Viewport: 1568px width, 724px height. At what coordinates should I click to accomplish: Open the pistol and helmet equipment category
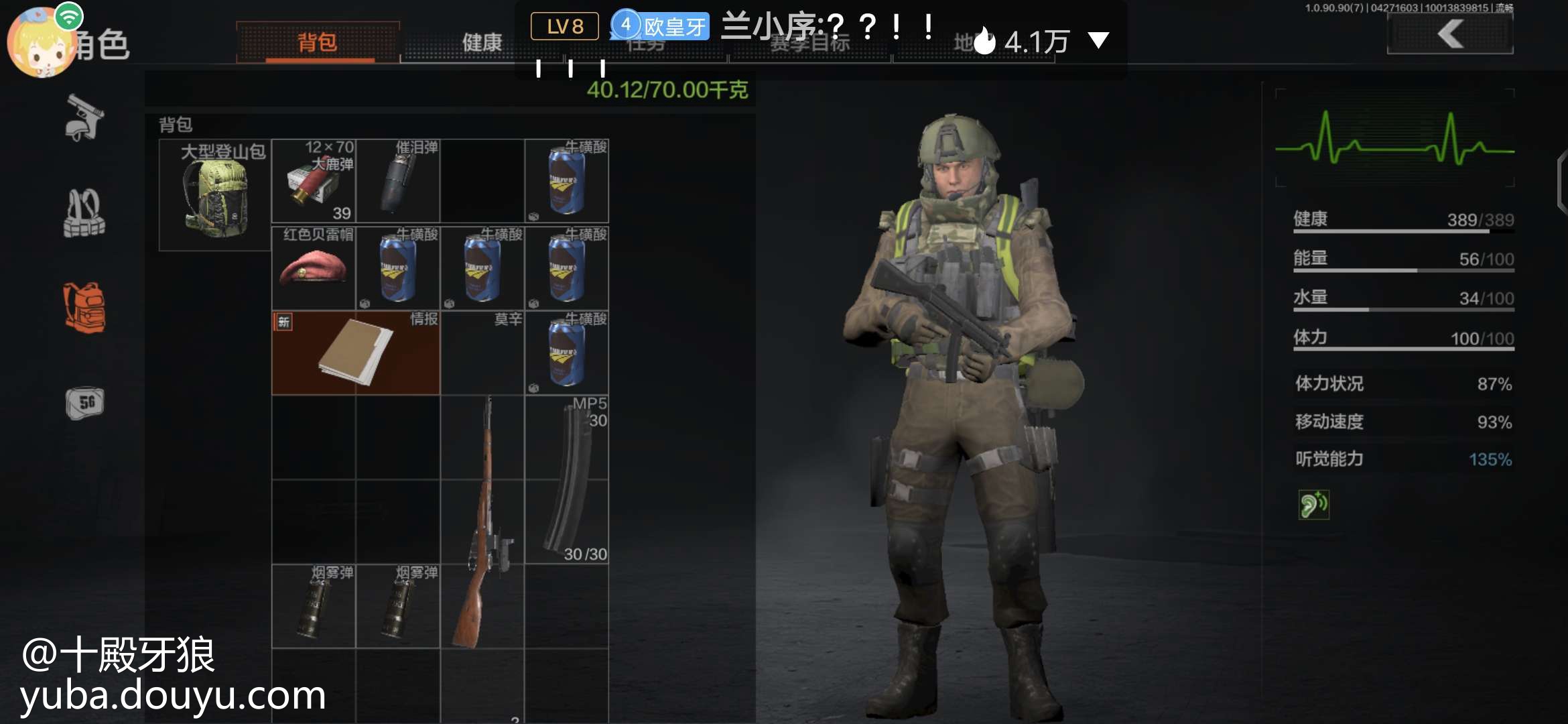(84, 118)
